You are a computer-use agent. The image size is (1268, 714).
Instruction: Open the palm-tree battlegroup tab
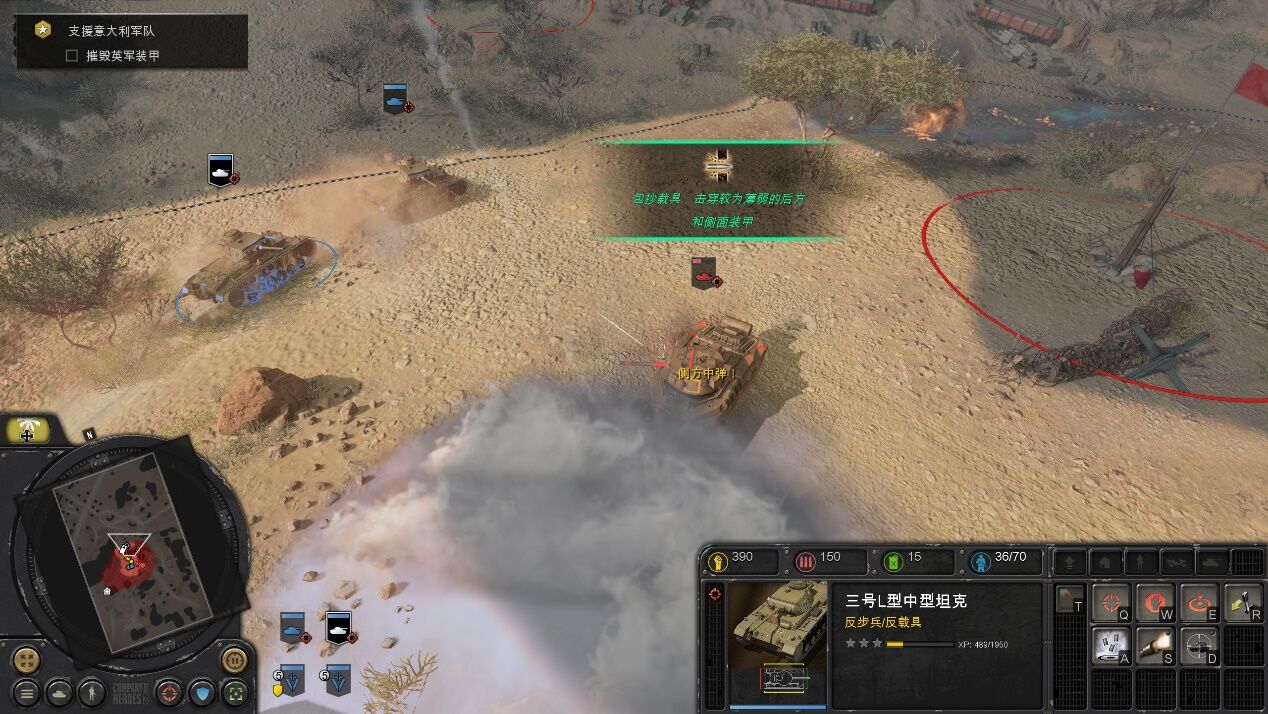[28, 431]
